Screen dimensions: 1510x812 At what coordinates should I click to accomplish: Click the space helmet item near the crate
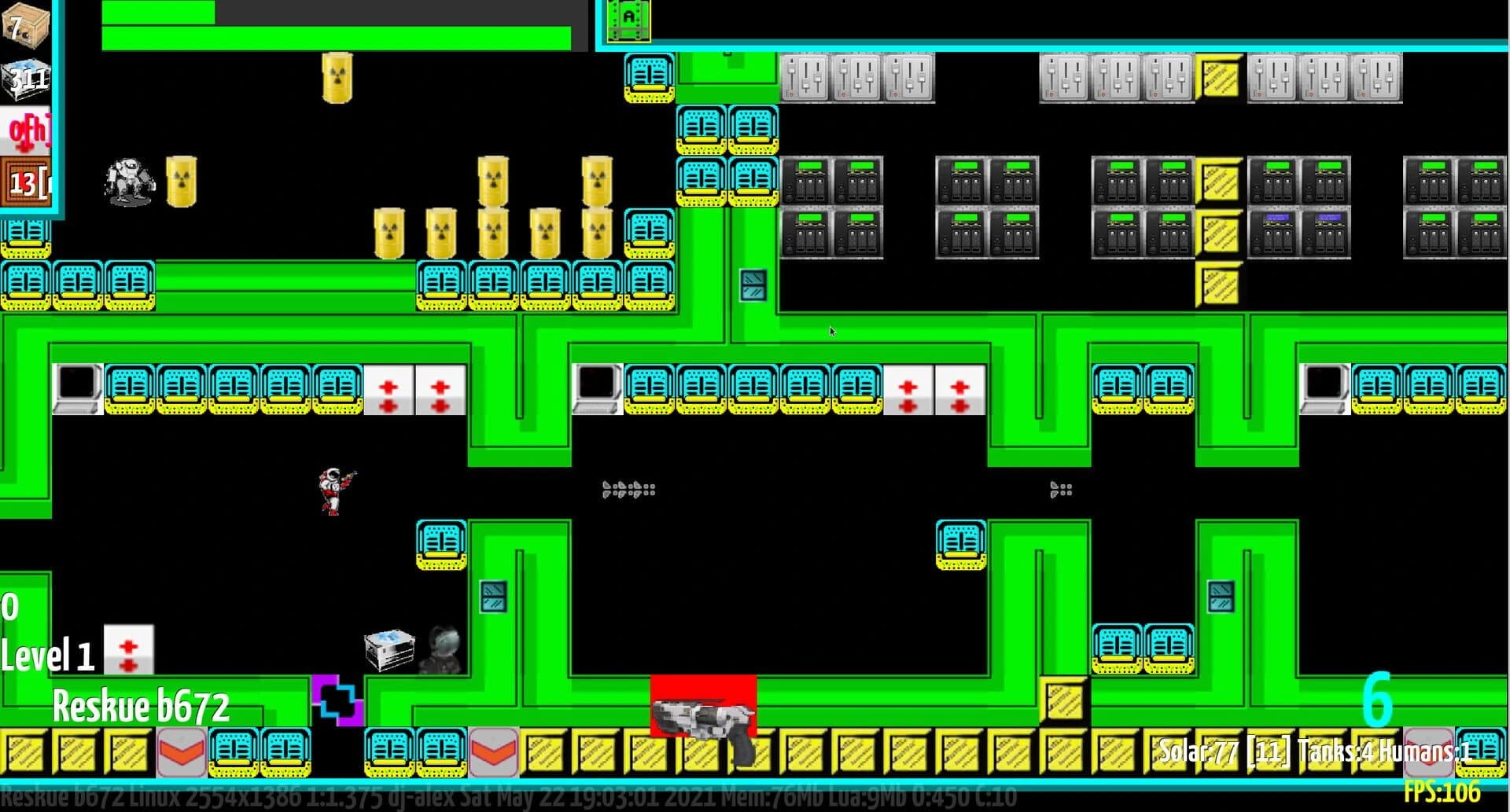click(x=443, y=648)
